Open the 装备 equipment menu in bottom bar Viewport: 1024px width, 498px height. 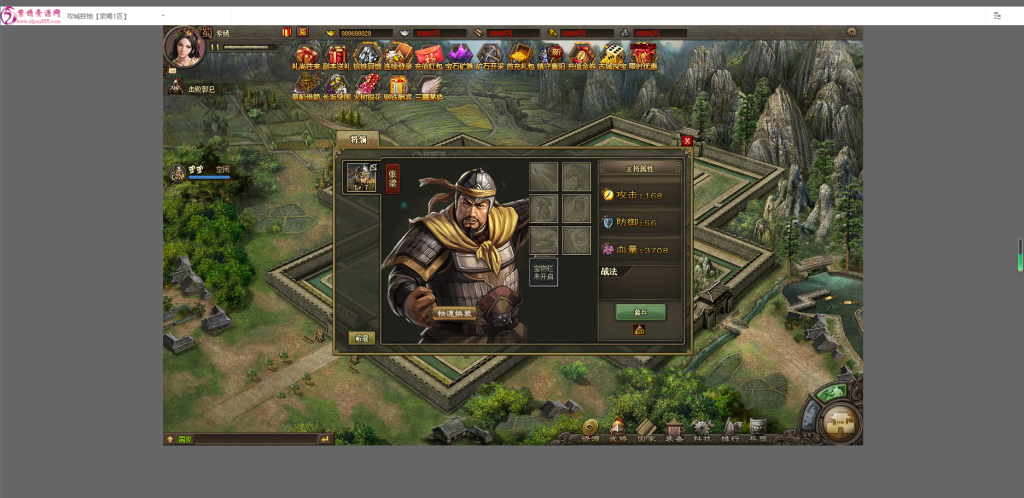pyautogui.click(x=675, y=429)
